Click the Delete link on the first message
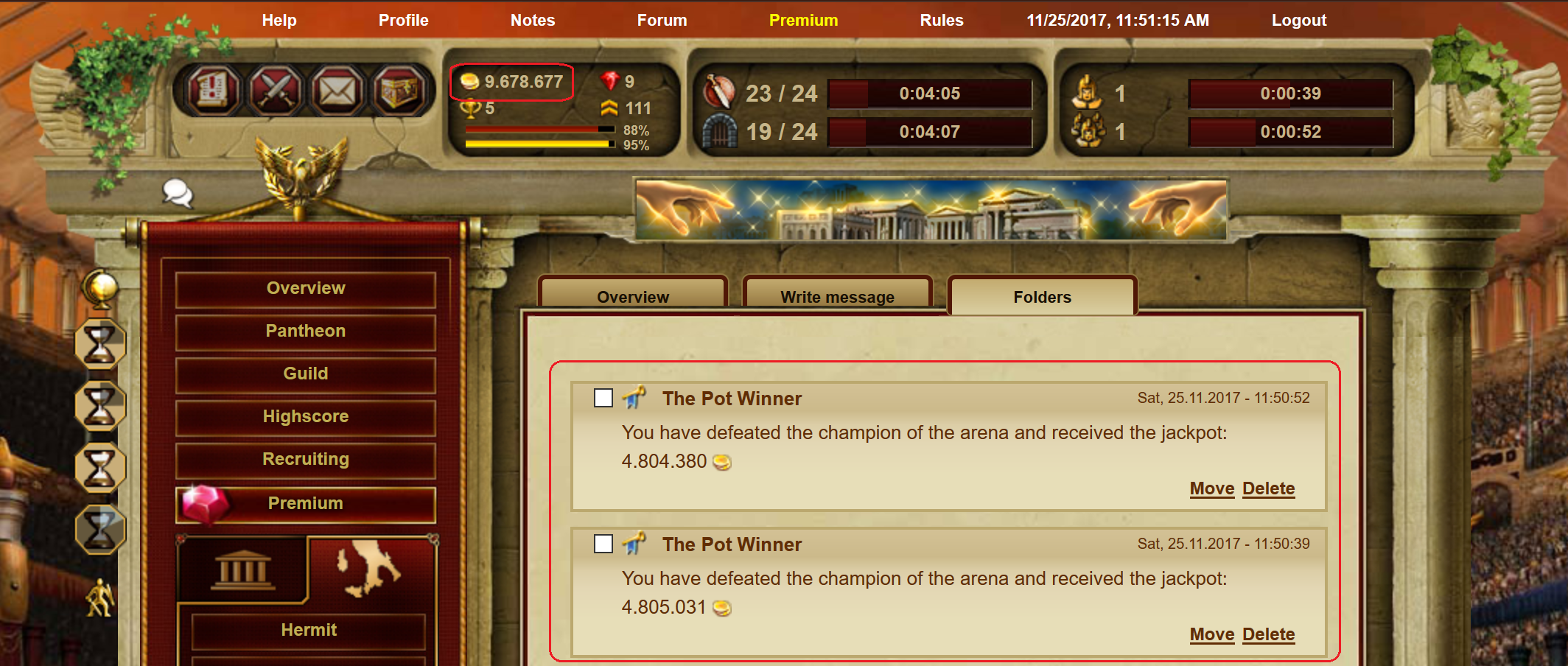 [x=1268, y=488]
